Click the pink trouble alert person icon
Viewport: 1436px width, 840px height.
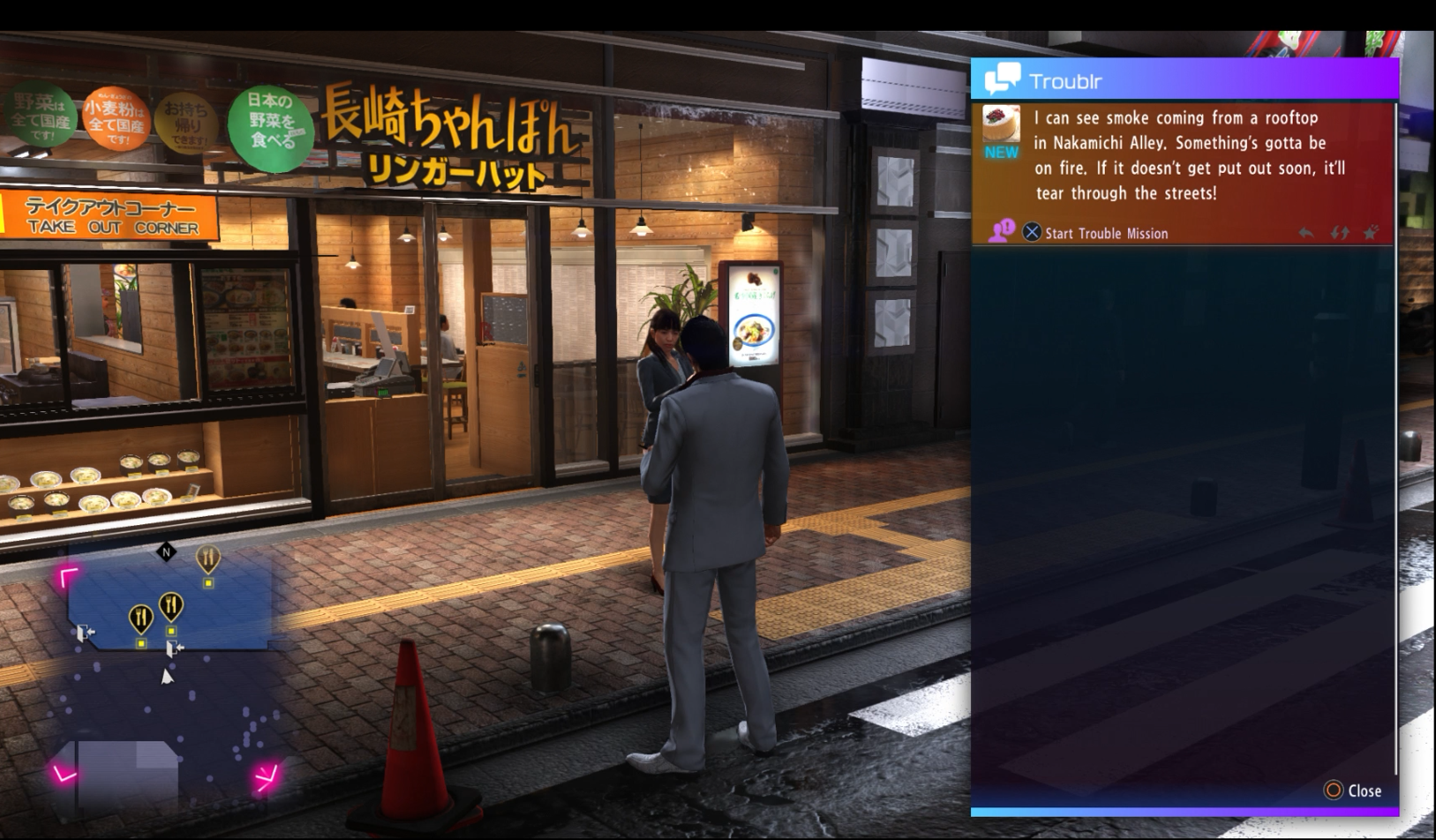tap(1001, 231)
